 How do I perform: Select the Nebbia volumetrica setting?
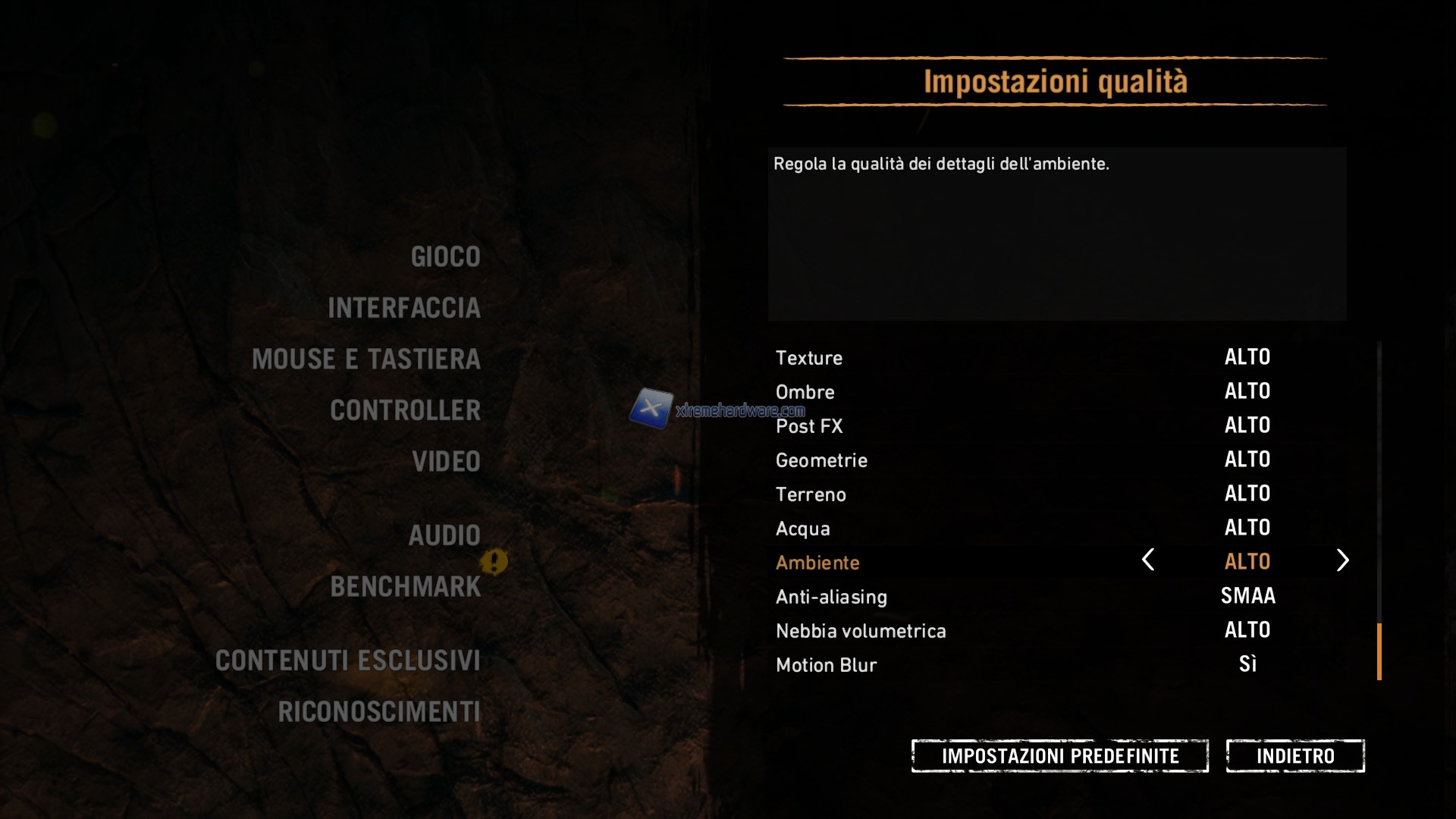point(861,631)
